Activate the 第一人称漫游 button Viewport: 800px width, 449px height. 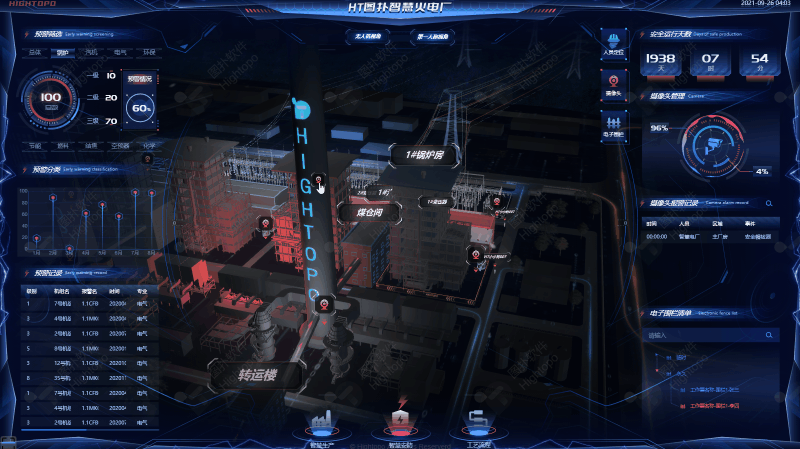coord(432,36)
